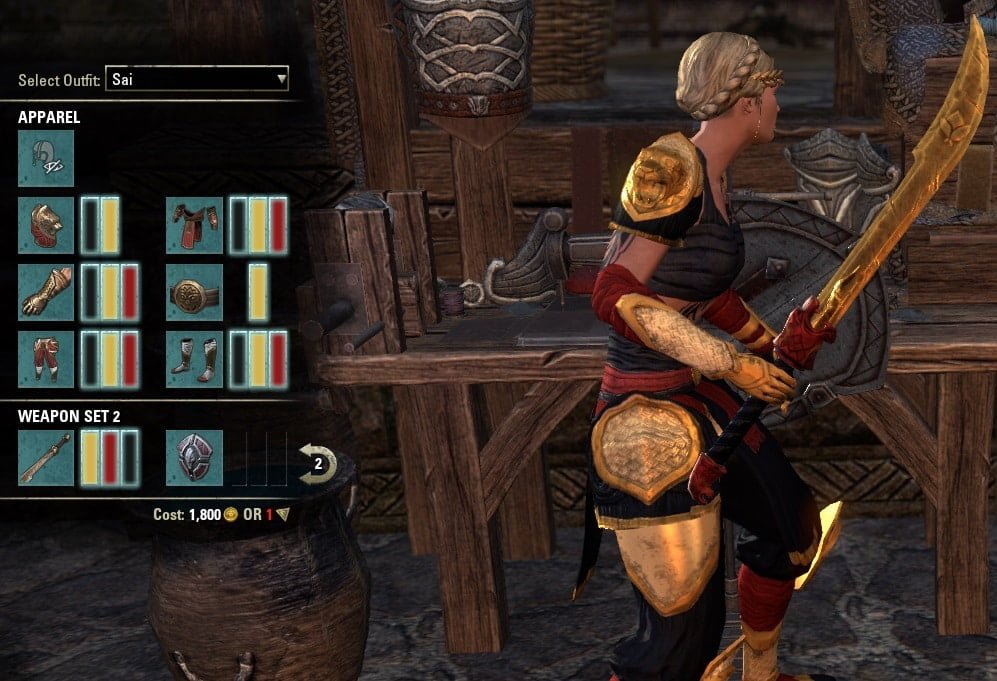Image resolution: width=997 pixels, height=681 pixels.
Task: Choose the red leg armor slot
Action: click(46, 359)
